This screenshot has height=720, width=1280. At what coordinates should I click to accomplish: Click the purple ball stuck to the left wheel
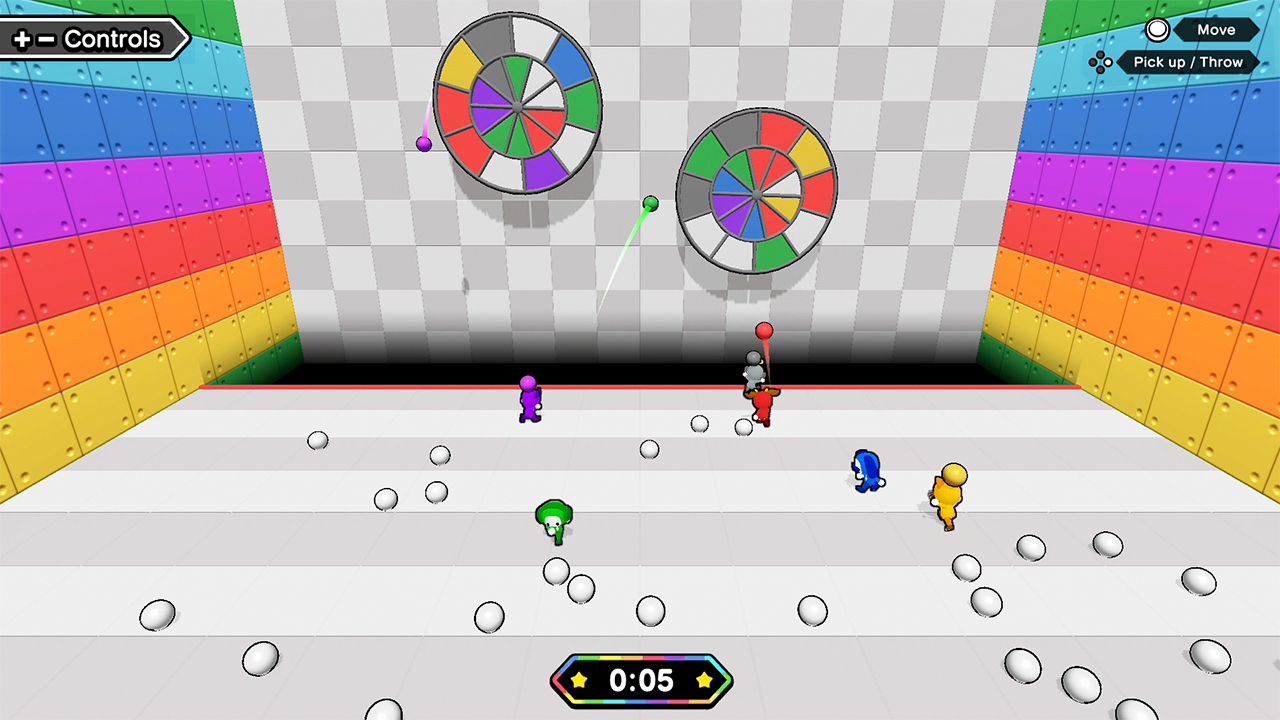(x=424, y=144)
